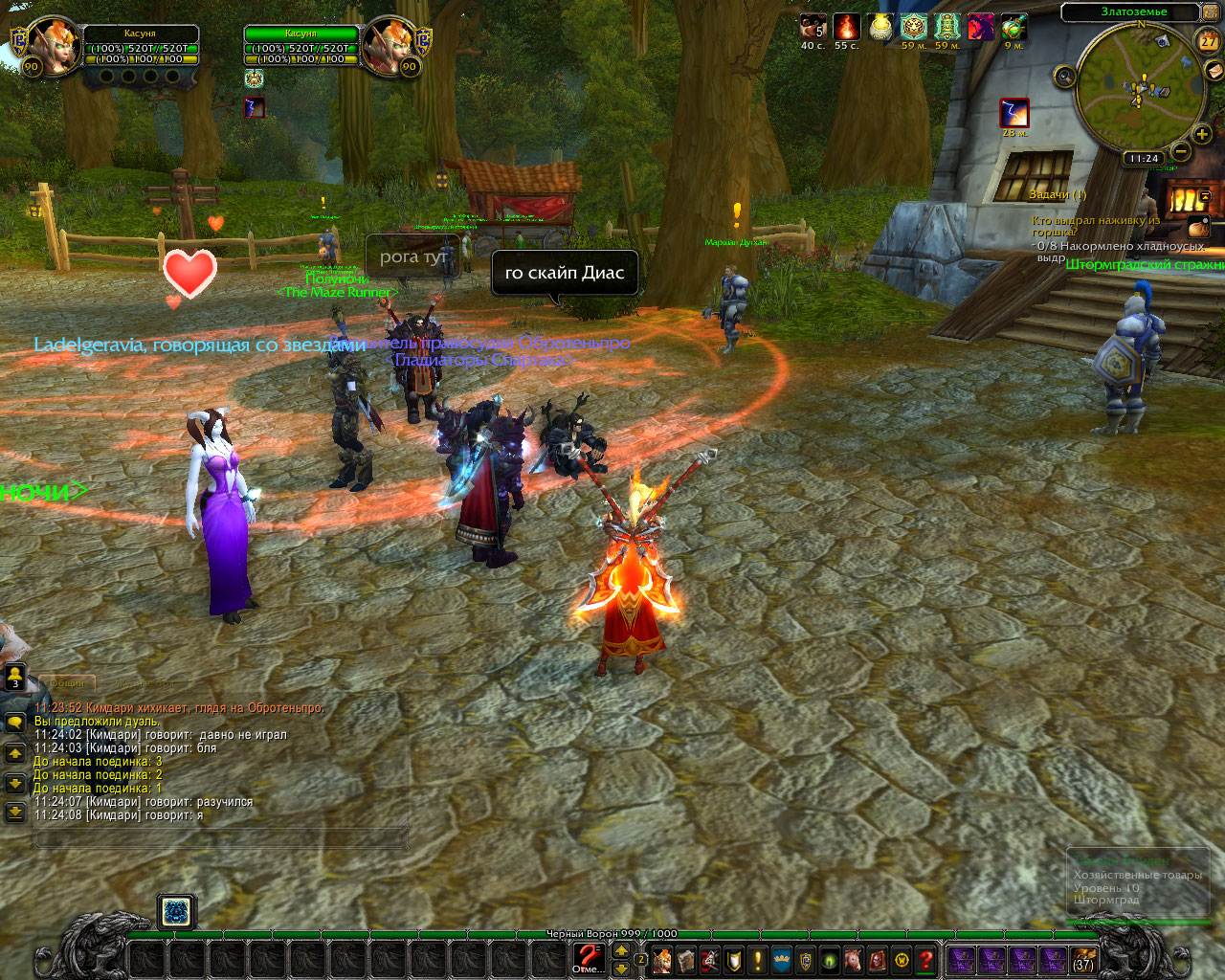
Task: Zoom in the minimap with the plus button
Action: point(1202,134)
